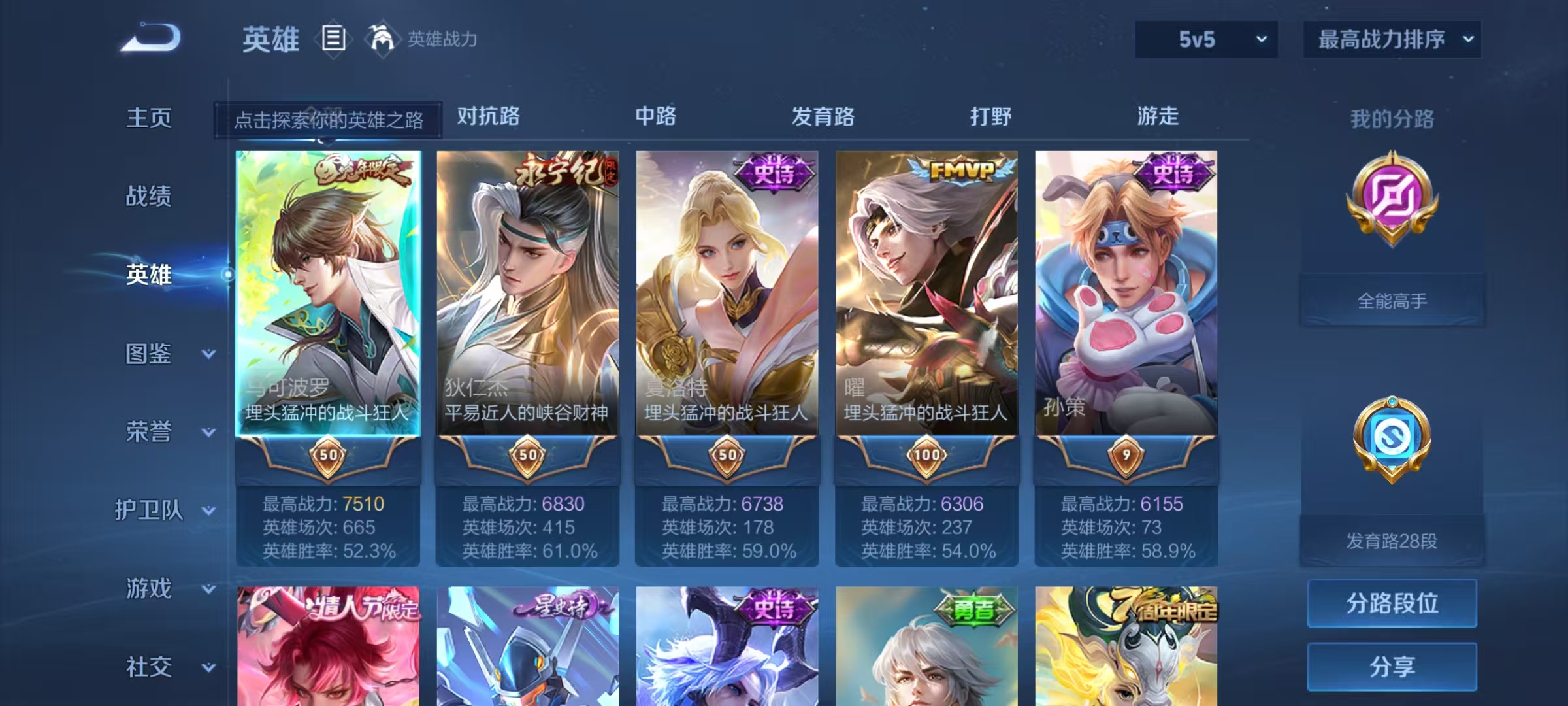The width and height of the screenshot is (1568, 706).
Task: Select the 游戏 sidebar entry
Action: point(149,590)
